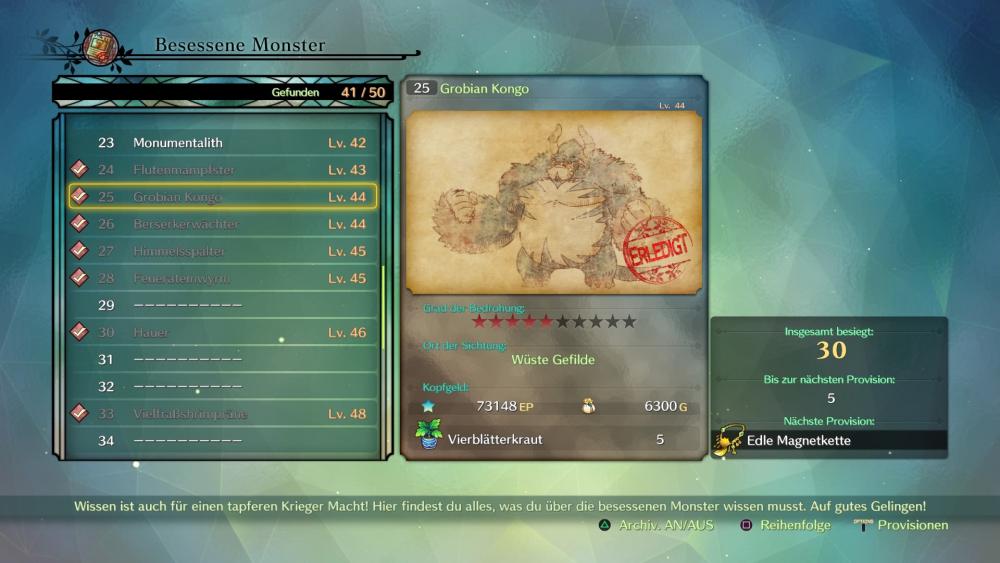
Task: Click the highlighted Grobian Kongo row
Action: coord(222,197)
